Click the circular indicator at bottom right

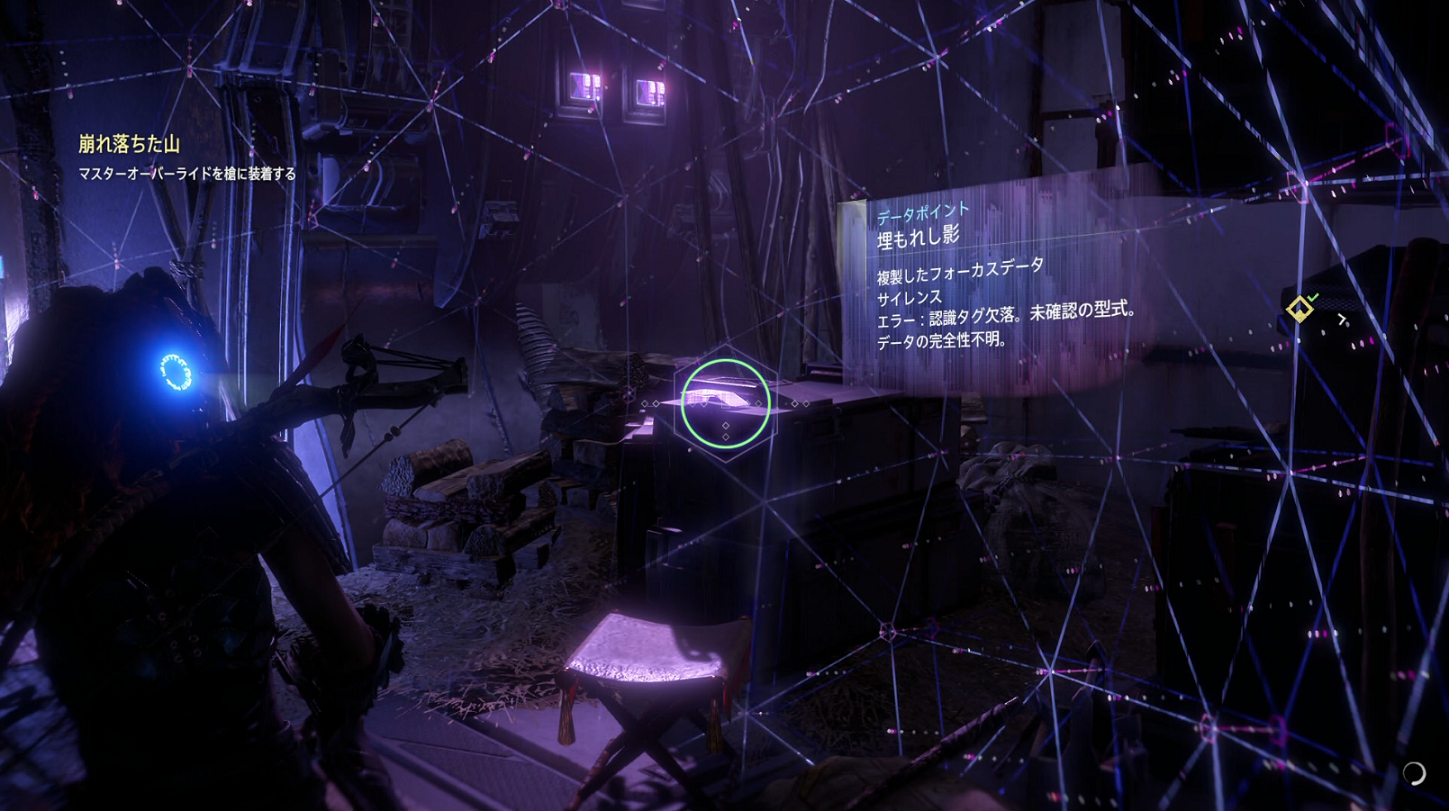click(x=1415, y=772)
